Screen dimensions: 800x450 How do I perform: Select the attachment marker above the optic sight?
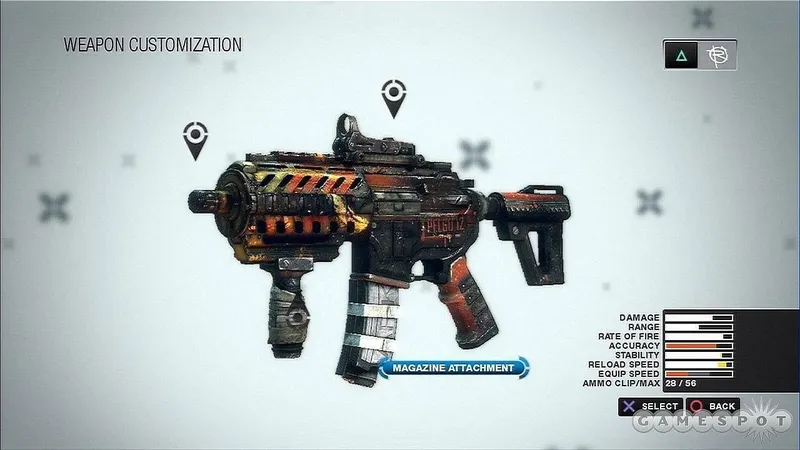(x=392, y=98)
